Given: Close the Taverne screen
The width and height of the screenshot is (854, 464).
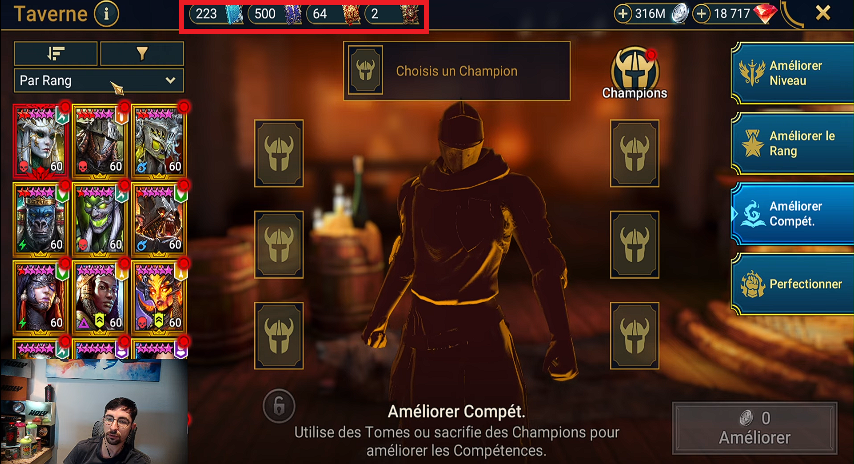Looking at the screenshot, I should tap(823, 13).
